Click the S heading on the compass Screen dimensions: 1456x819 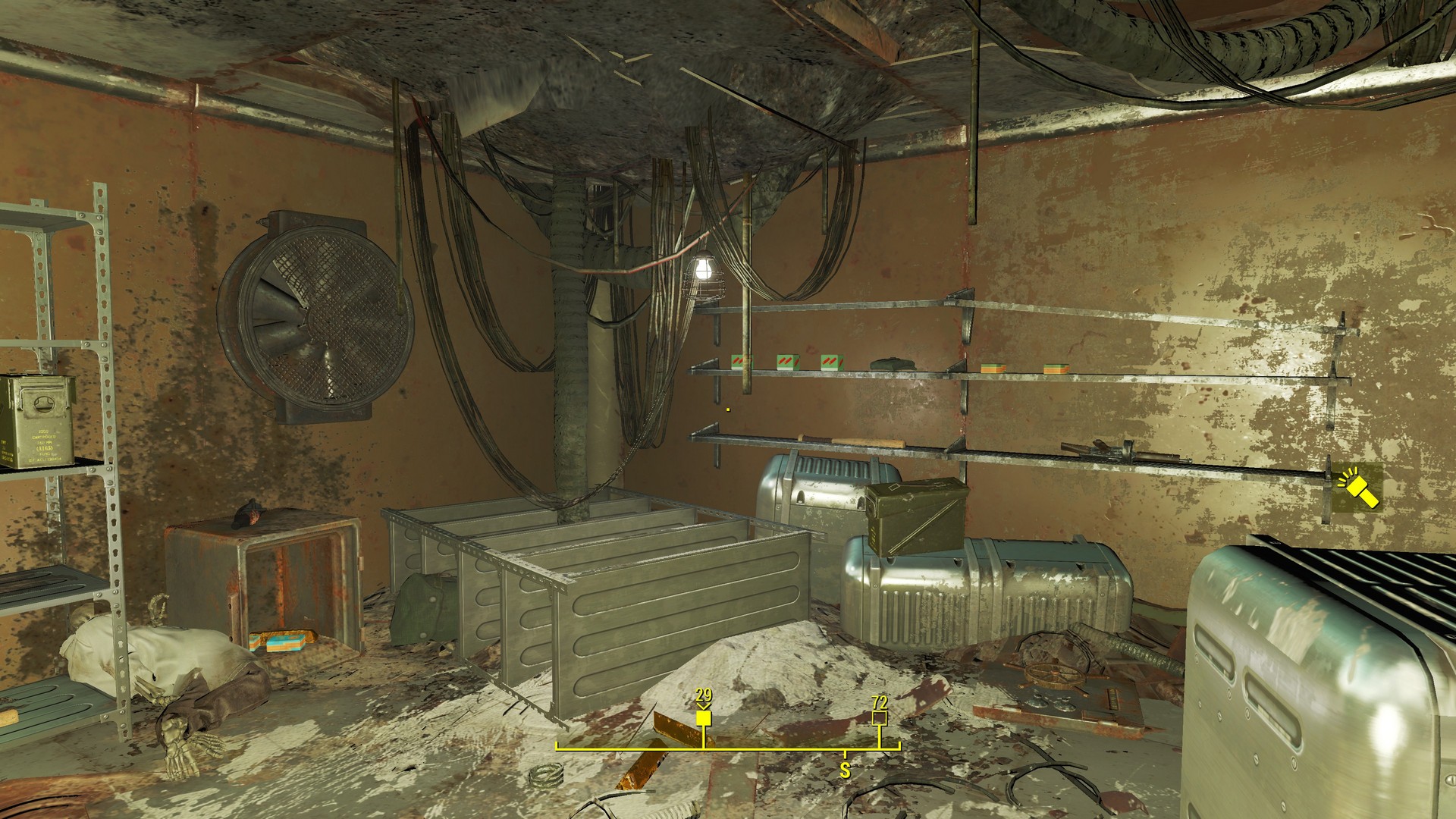coord(845,772)
